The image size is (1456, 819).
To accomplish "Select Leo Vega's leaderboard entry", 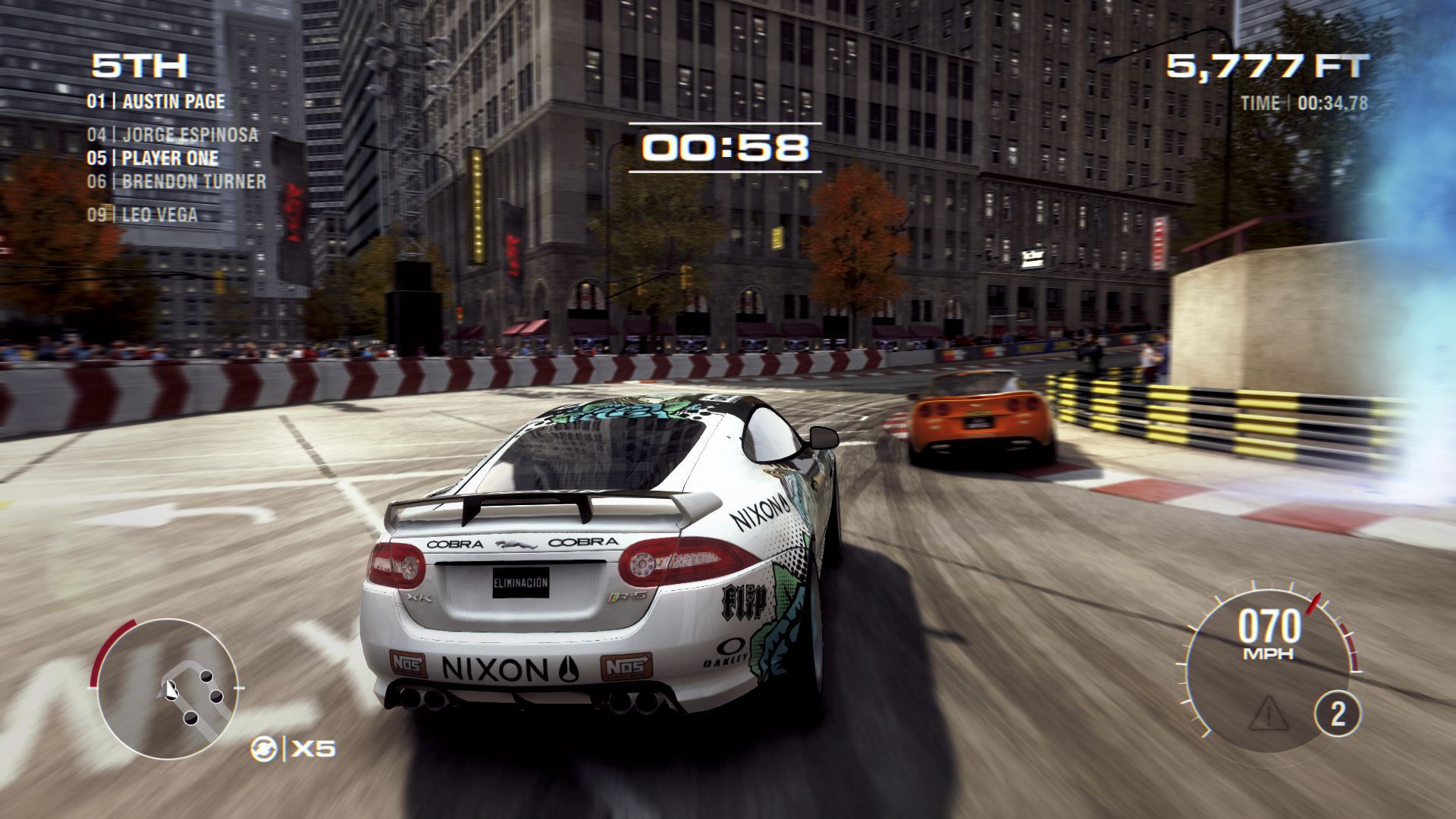I will coord(142,215).
